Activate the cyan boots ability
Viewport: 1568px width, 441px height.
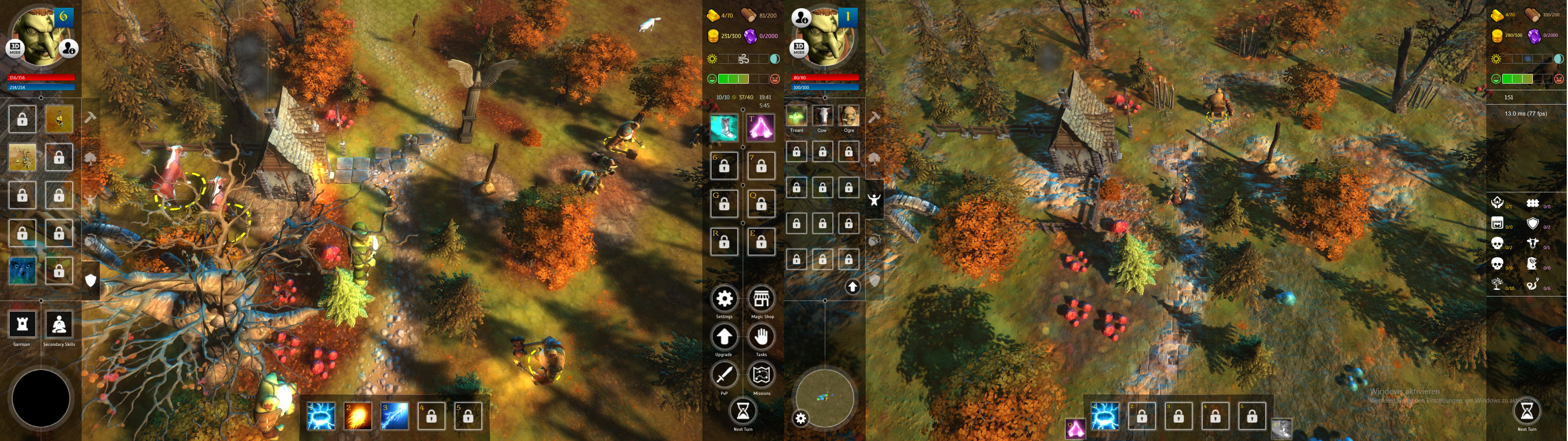[724, 128]
